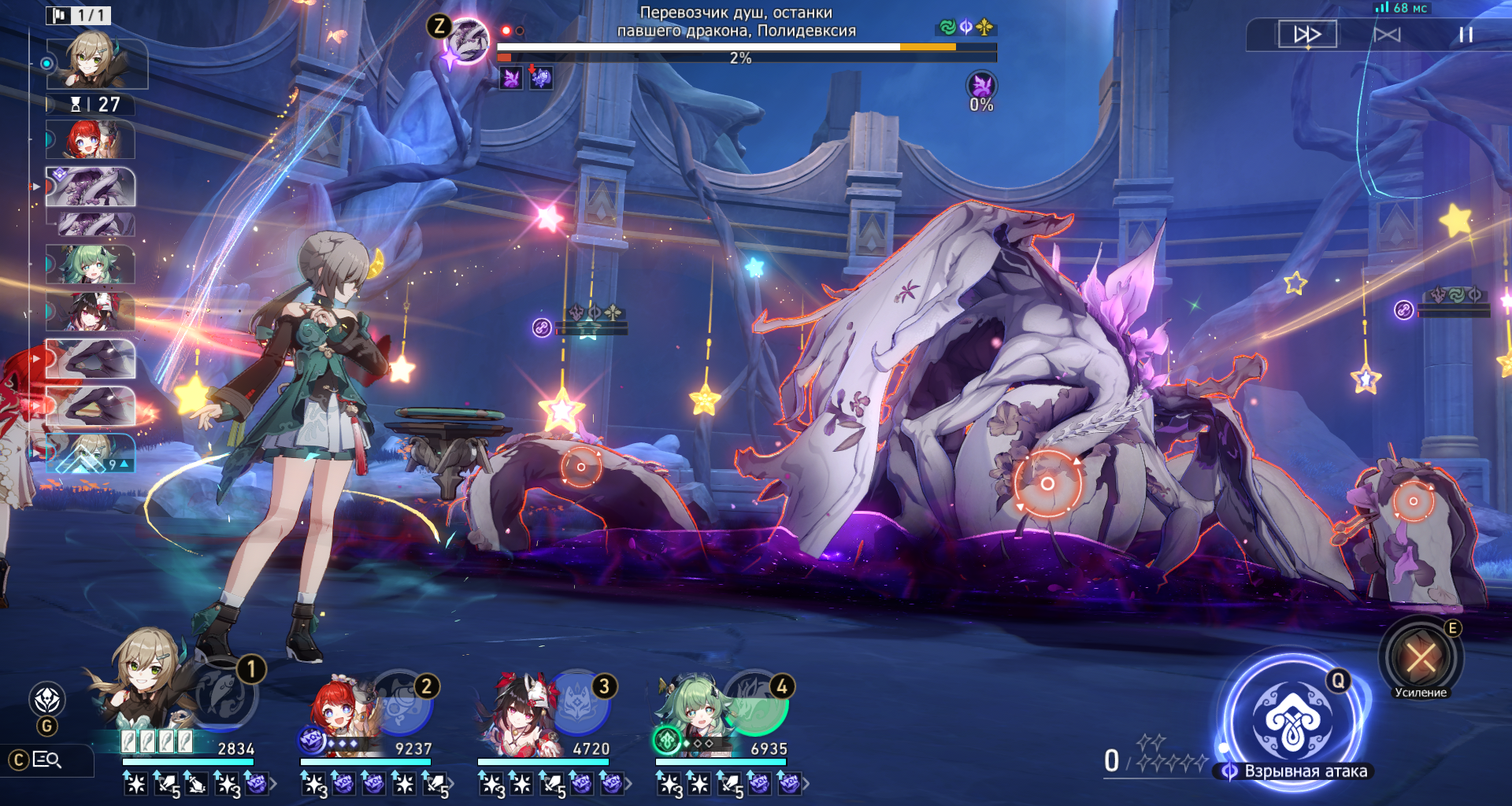The height and width of the screenshot is (806, 1512).
Task: Select the green-haired character in turn order
Action: point(91,264)
